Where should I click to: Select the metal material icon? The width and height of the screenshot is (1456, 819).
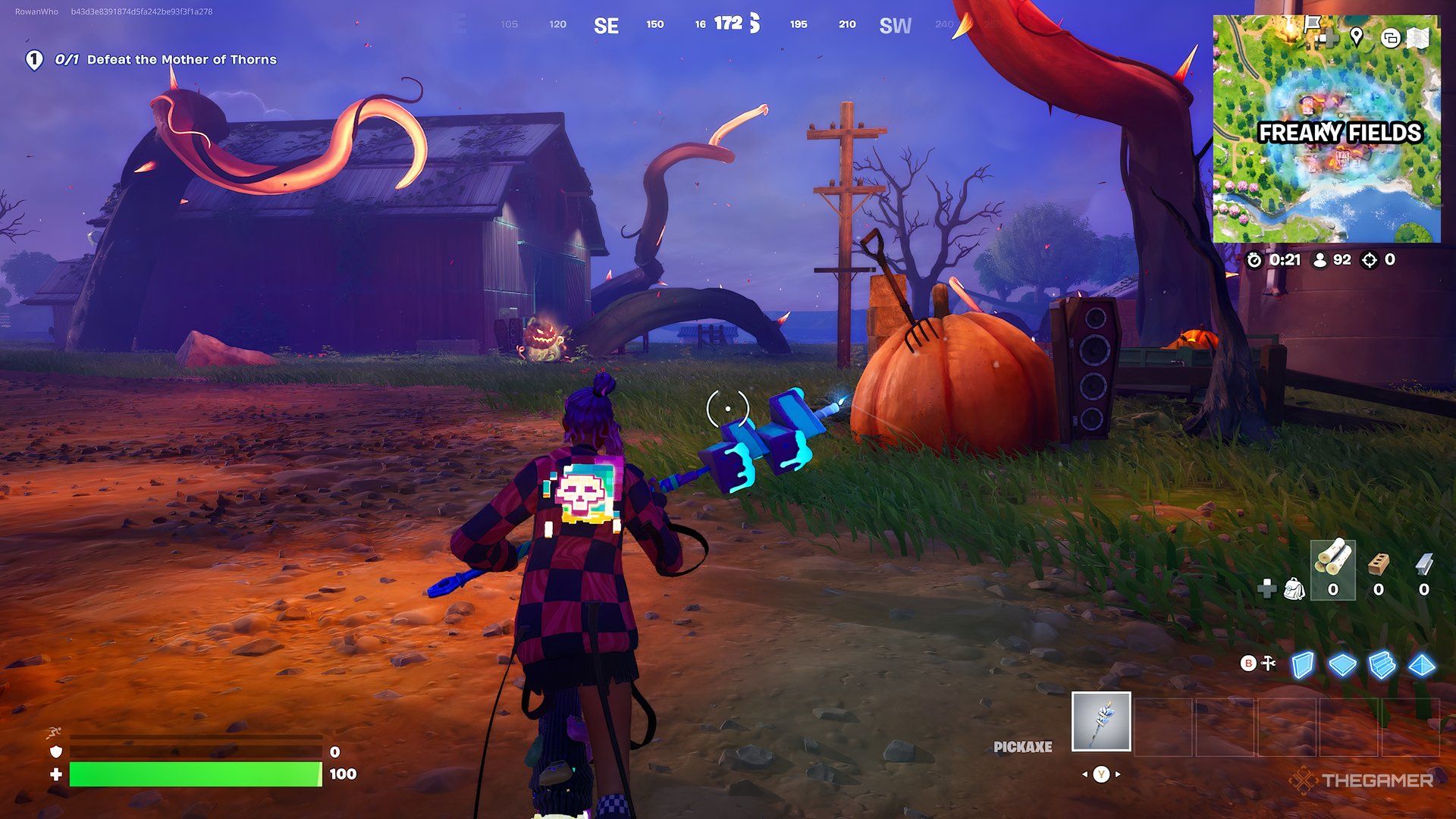click(1423, 564)
